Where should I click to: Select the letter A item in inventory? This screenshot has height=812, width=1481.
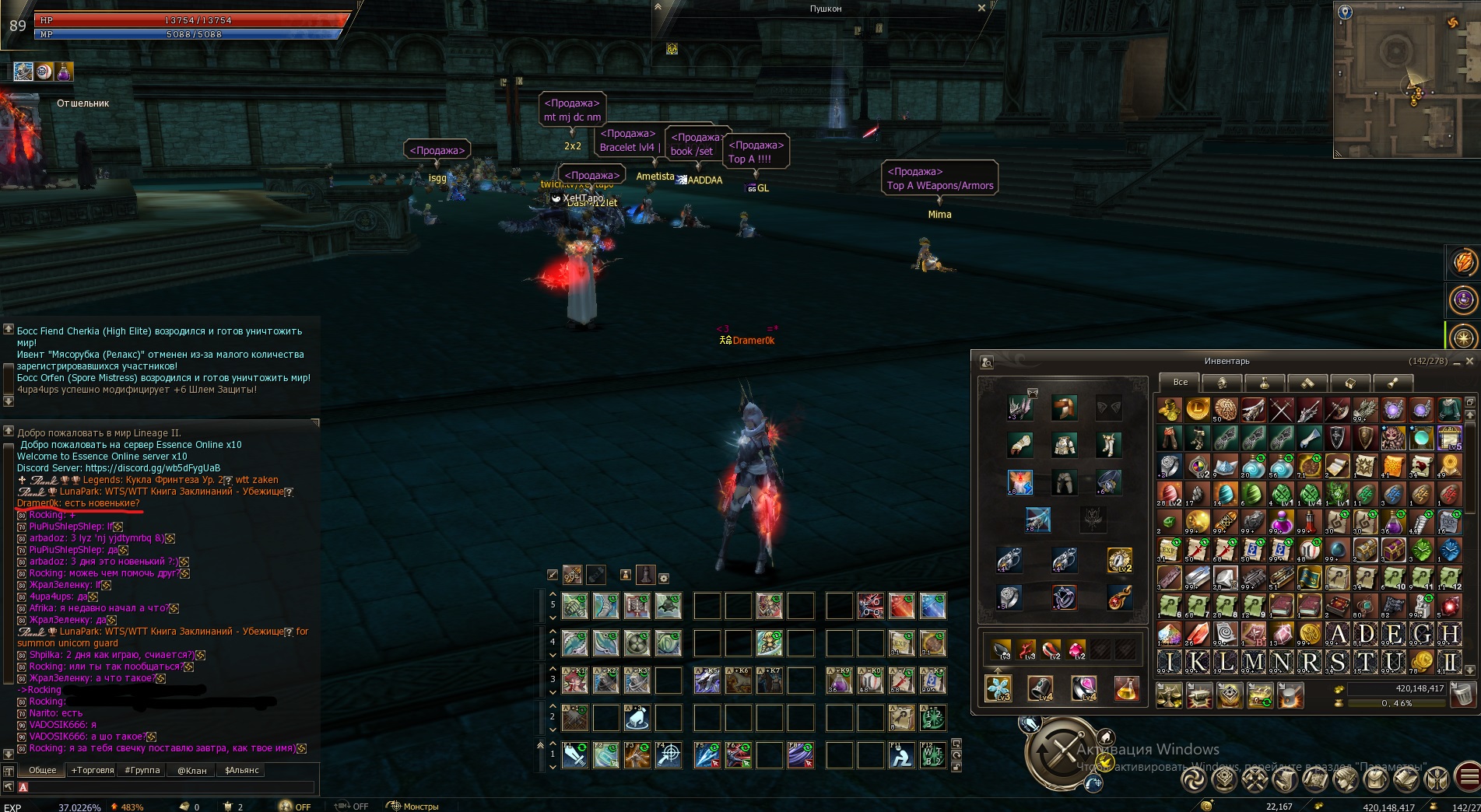coord(1337,634)
